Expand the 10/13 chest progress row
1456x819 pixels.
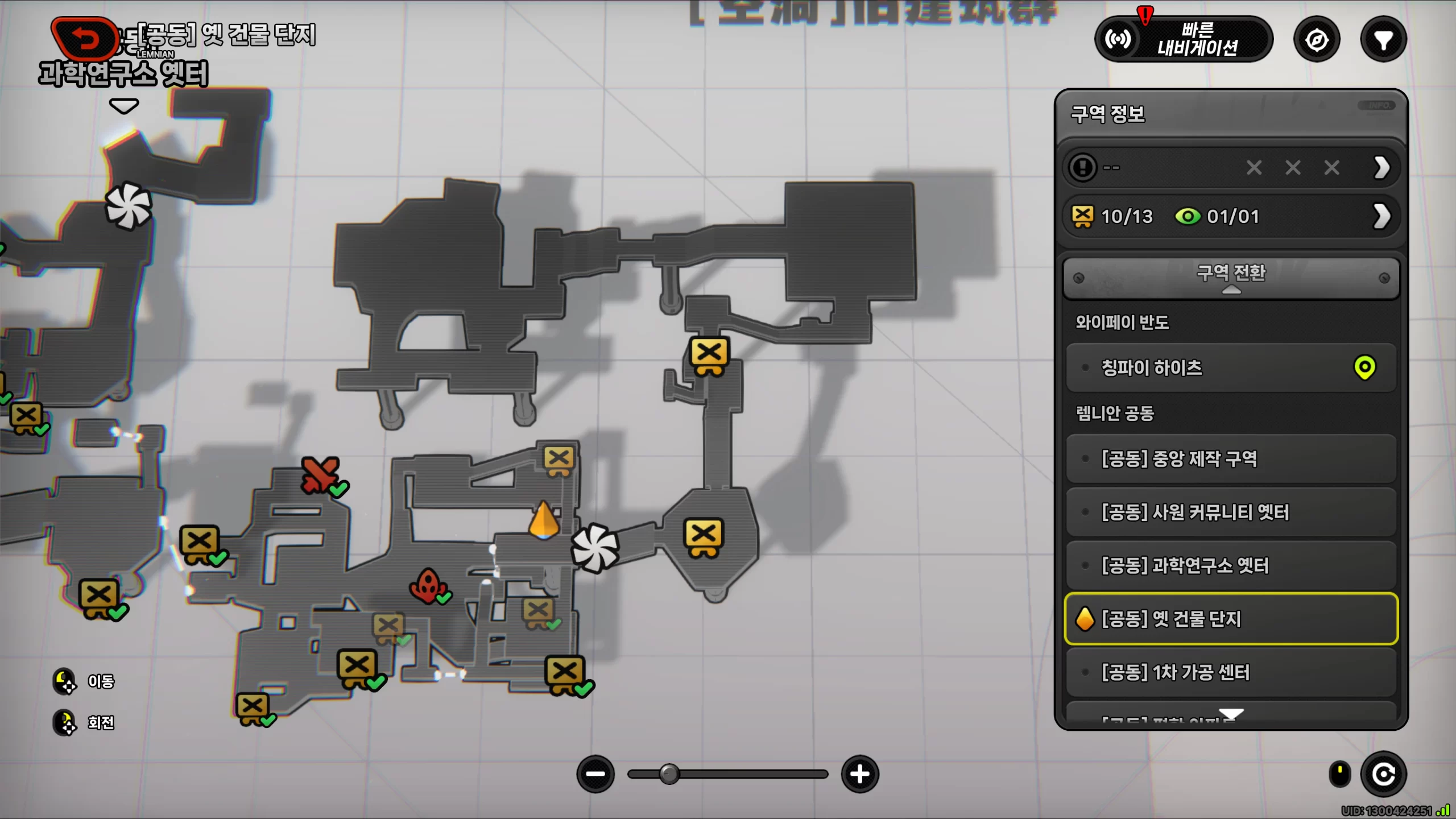[1382, 216]
